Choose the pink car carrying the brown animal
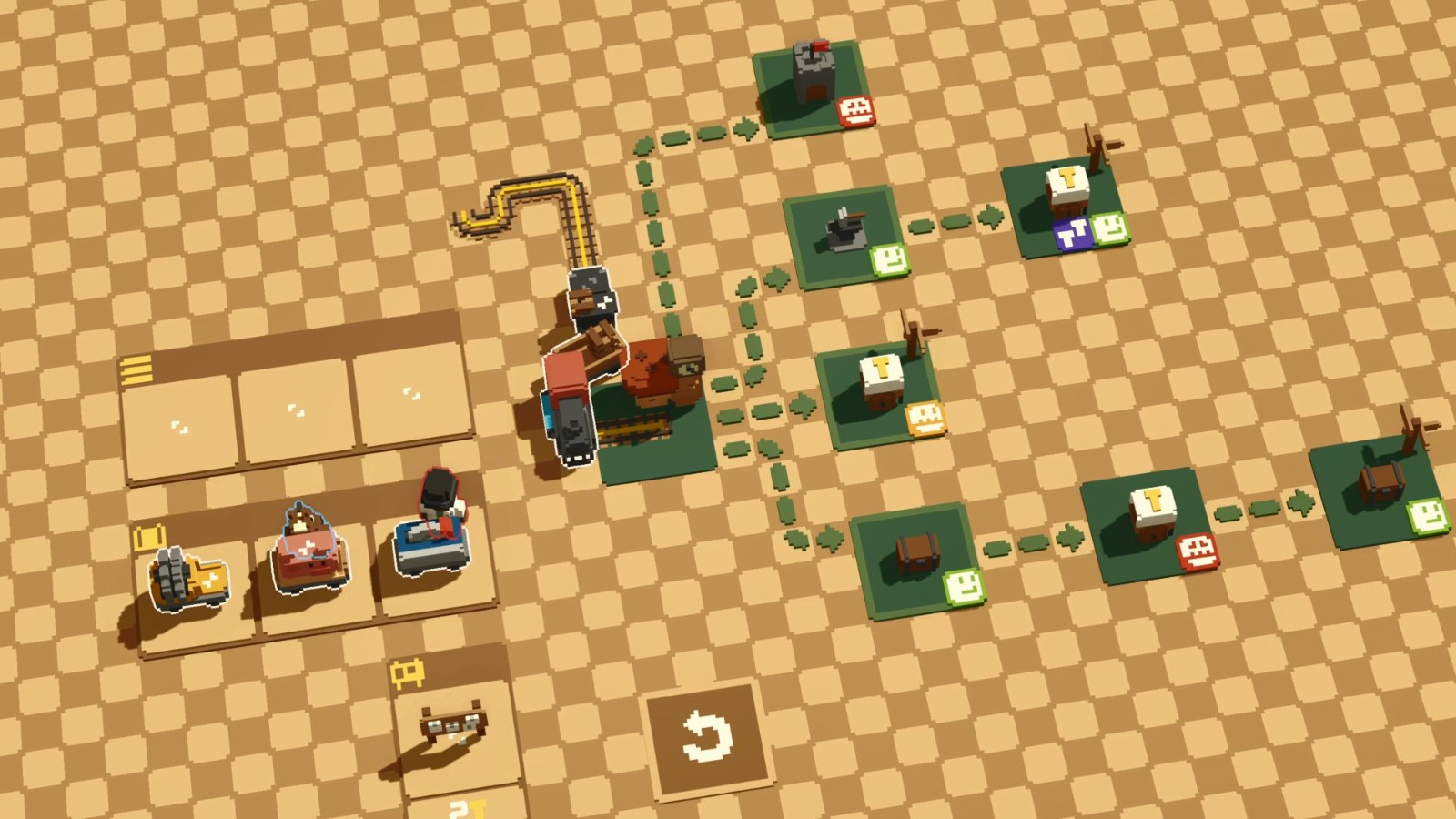1456x819 pixels. click(x=309, y=551)
